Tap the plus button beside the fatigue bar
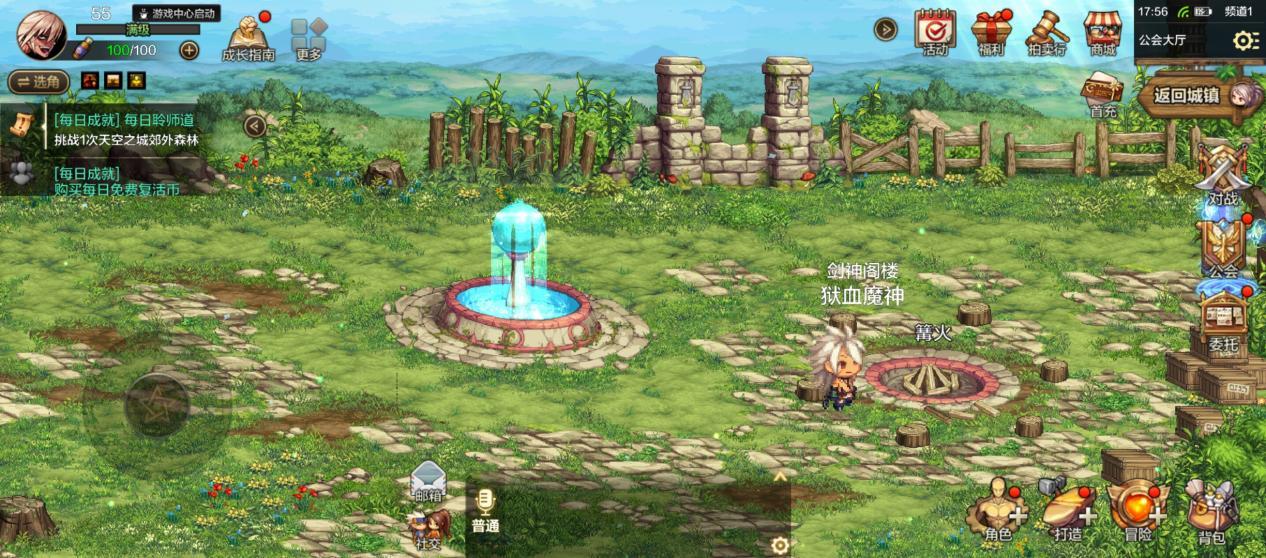Viewport: 1266px width, 558px height. (189, 50)
